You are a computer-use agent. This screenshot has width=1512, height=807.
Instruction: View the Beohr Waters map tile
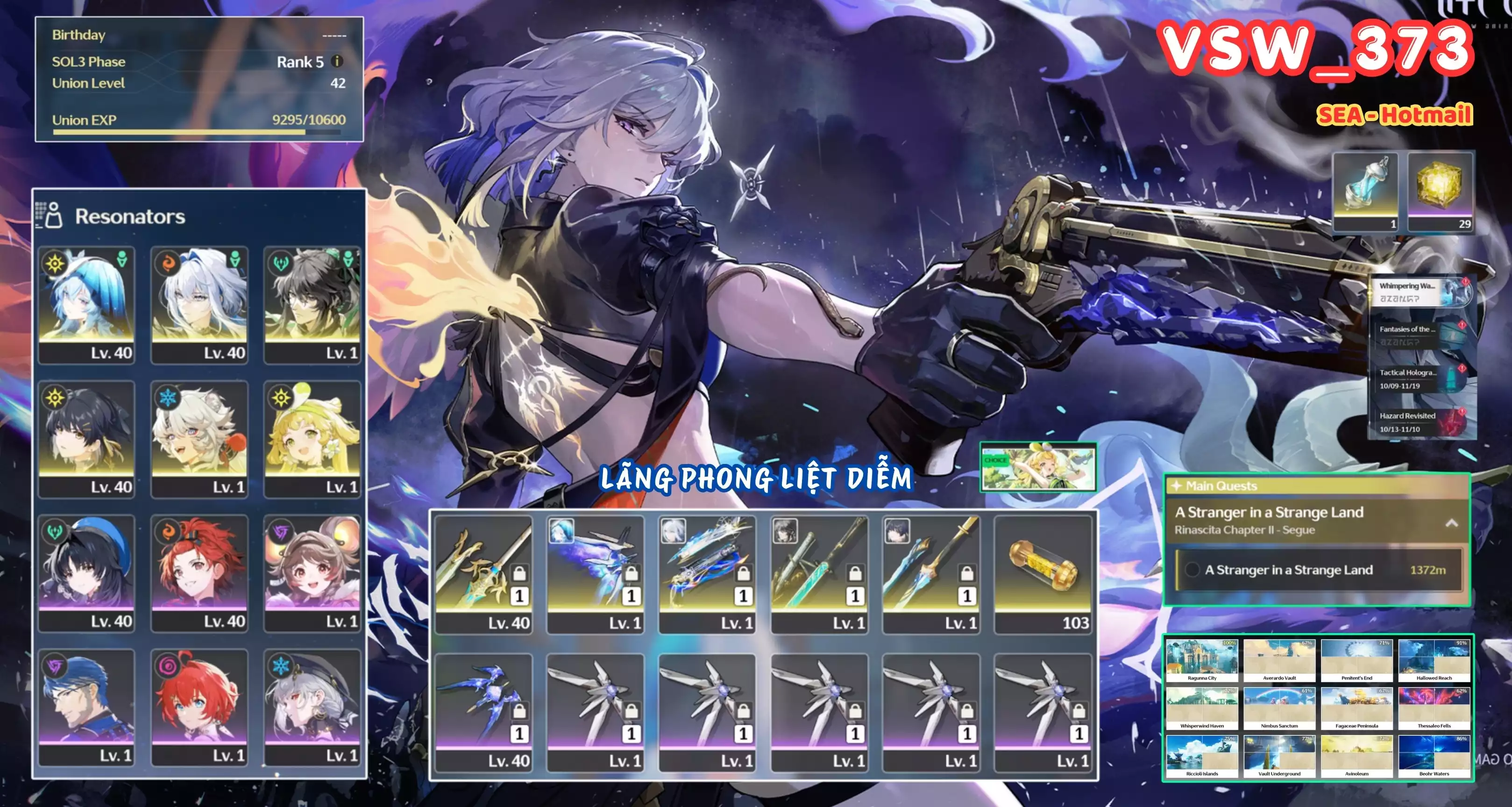[x=1434, y=757]
